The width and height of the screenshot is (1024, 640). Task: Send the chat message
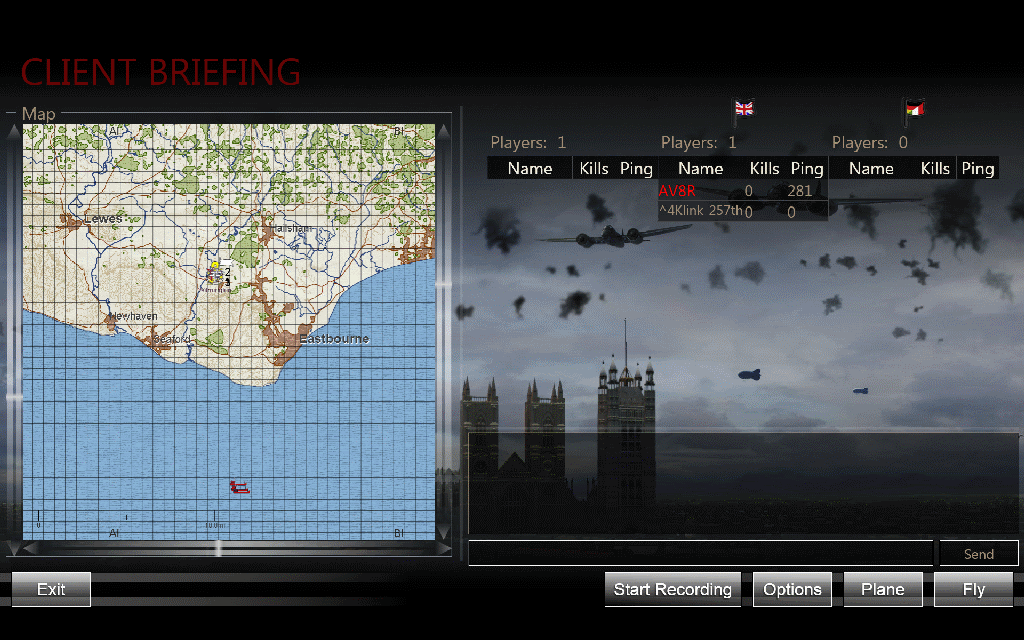(x=978, y=553)
